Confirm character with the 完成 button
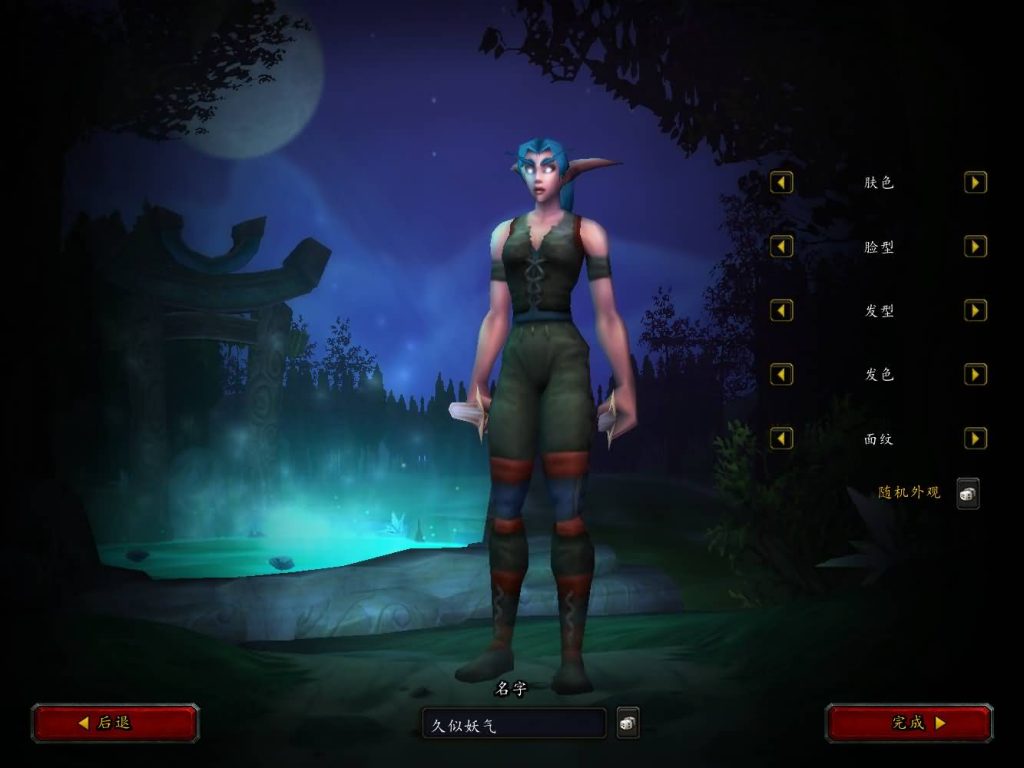The image size is (1024, 768). [x=908, y=722]
